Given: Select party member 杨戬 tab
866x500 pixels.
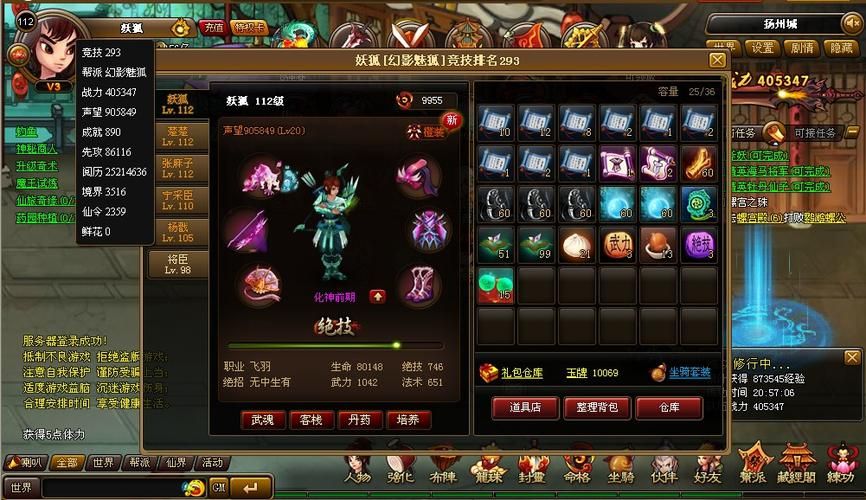Looking at the screenshot, I should coord(177,232).
